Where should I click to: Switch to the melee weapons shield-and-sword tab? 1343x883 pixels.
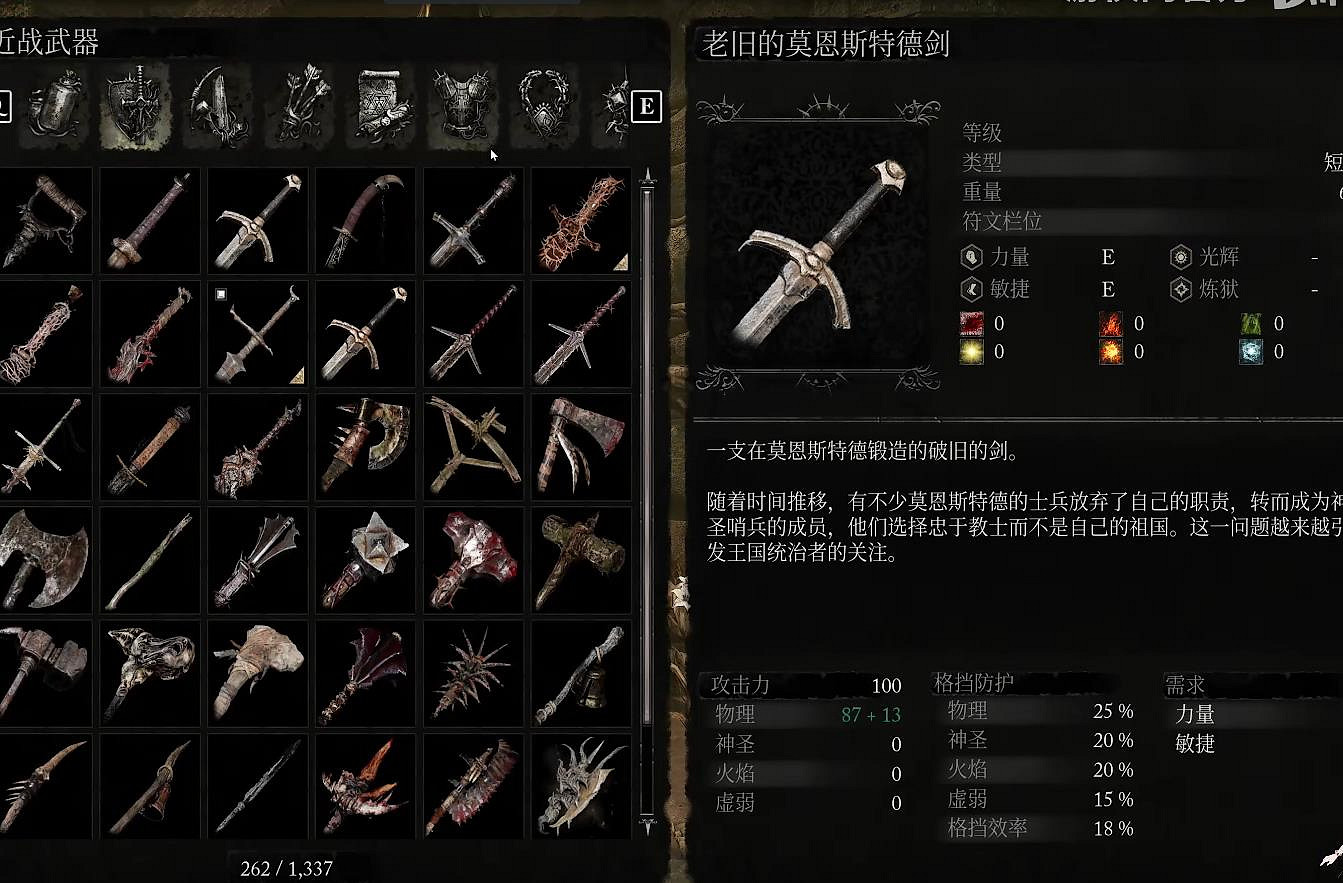[135, 105]
